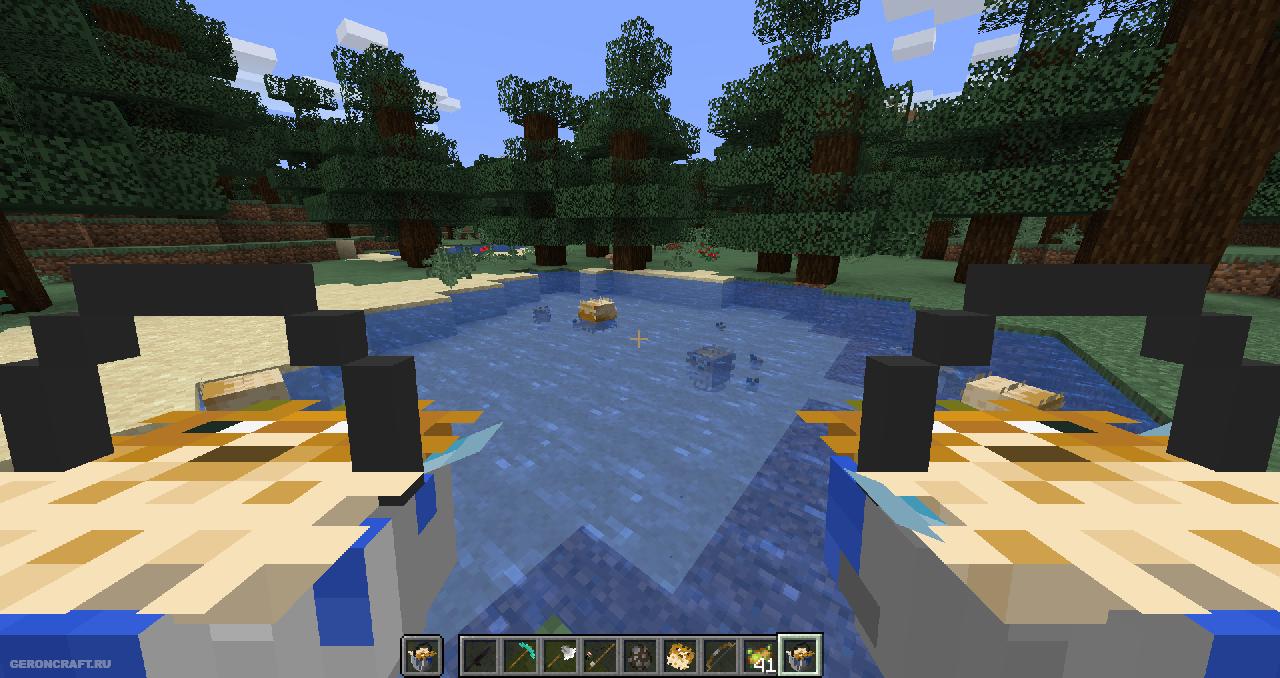Select the food stack of 41
This screenshot has height=678, width=1280.
[760, 656]
